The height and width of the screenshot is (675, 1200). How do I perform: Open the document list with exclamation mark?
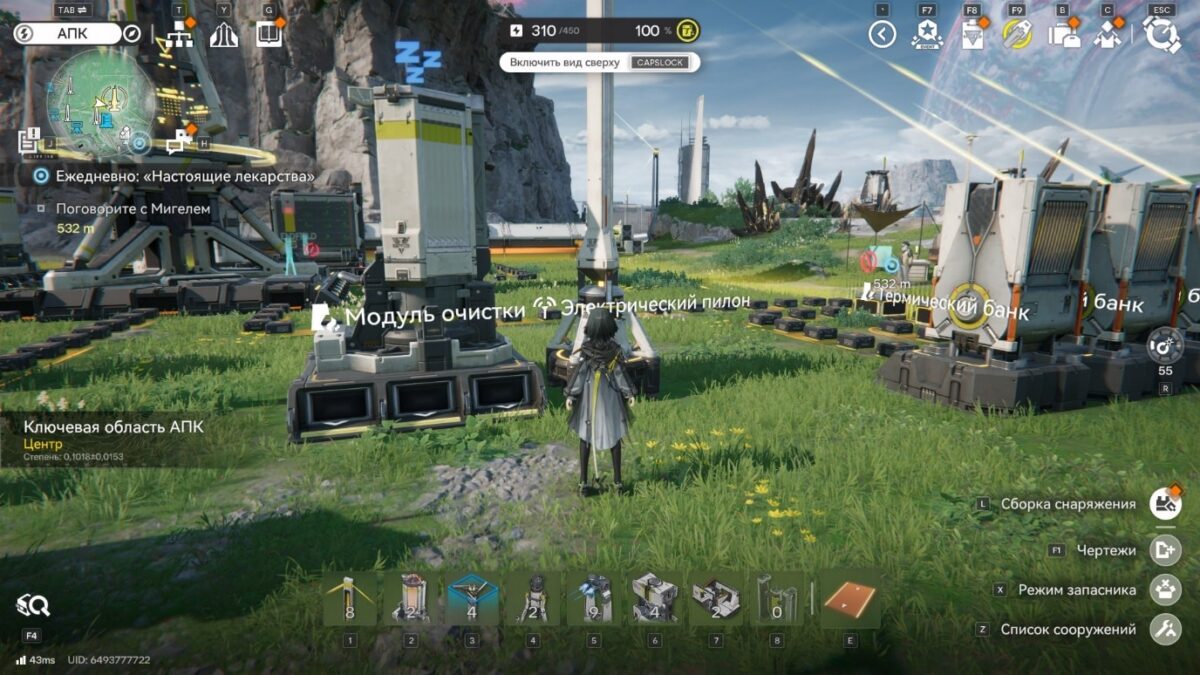[x=29, y=140]
